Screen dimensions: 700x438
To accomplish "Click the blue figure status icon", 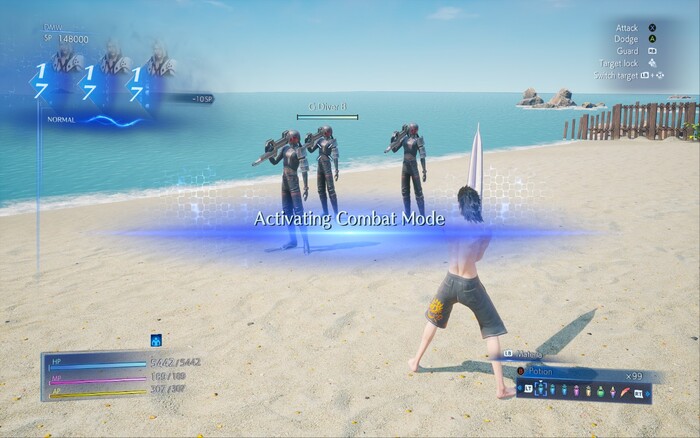I will [156, 339].
